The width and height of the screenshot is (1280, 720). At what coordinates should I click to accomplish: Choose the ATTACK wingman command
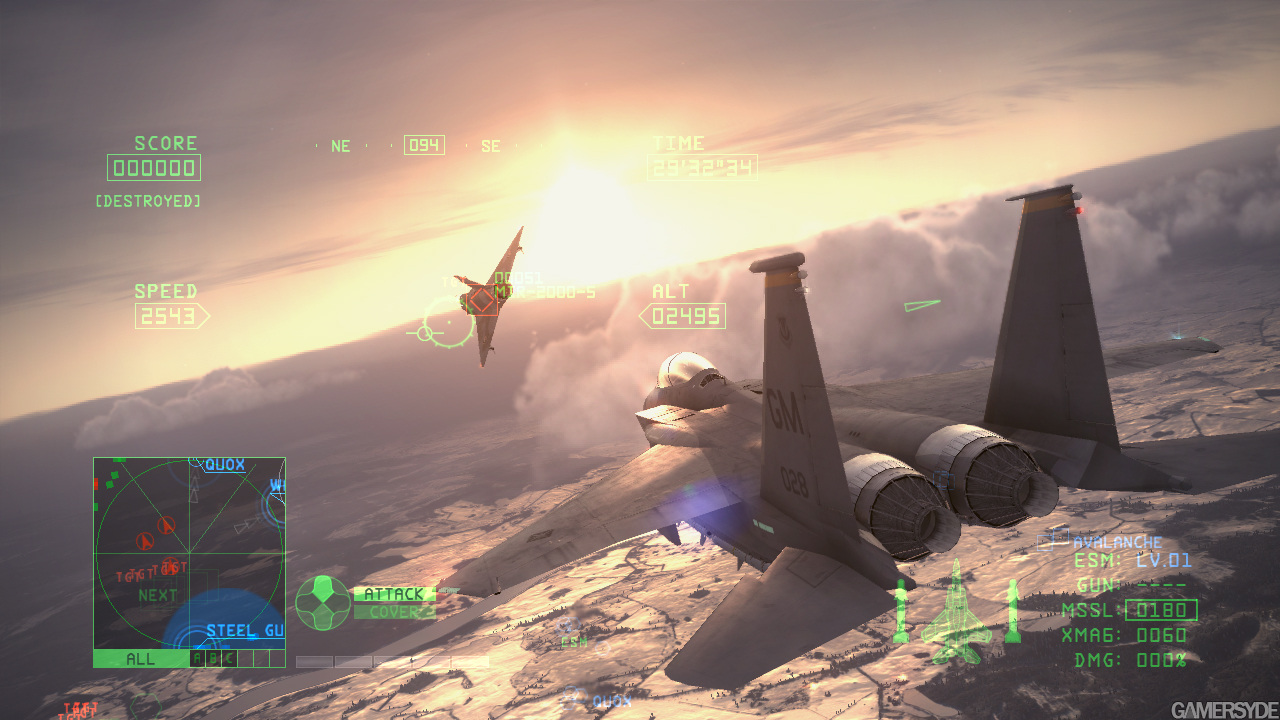point(394,594)
